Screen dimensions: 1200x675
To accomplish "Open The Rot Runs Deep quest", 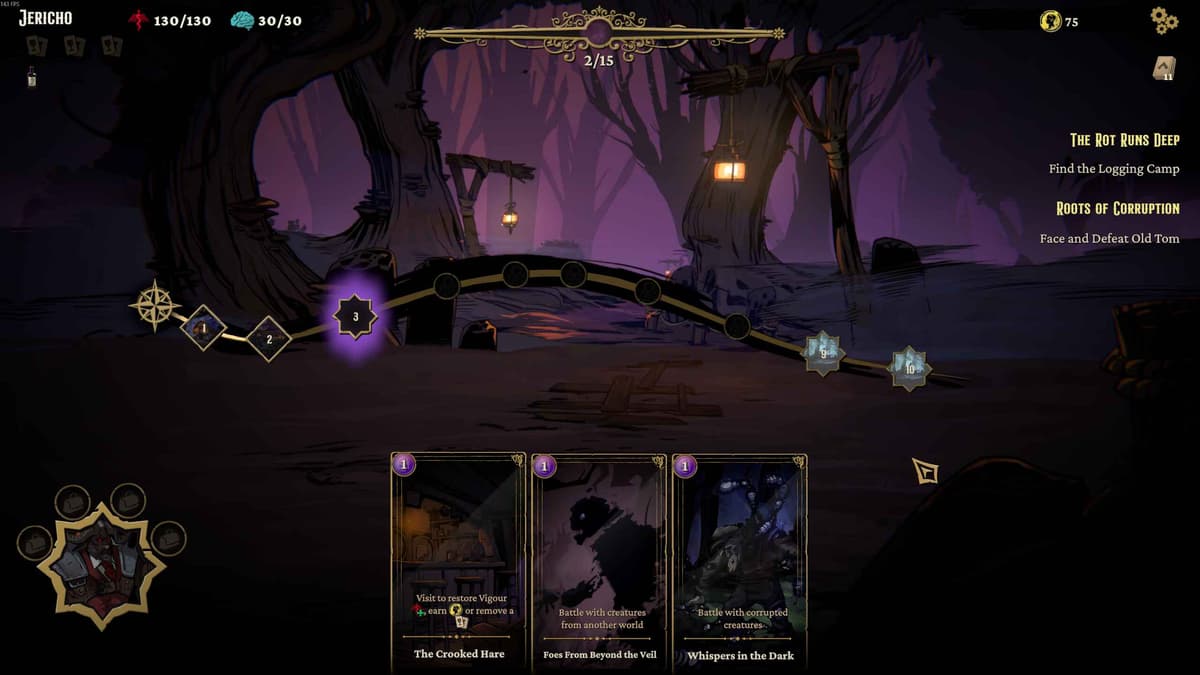I will point(1124,140).
